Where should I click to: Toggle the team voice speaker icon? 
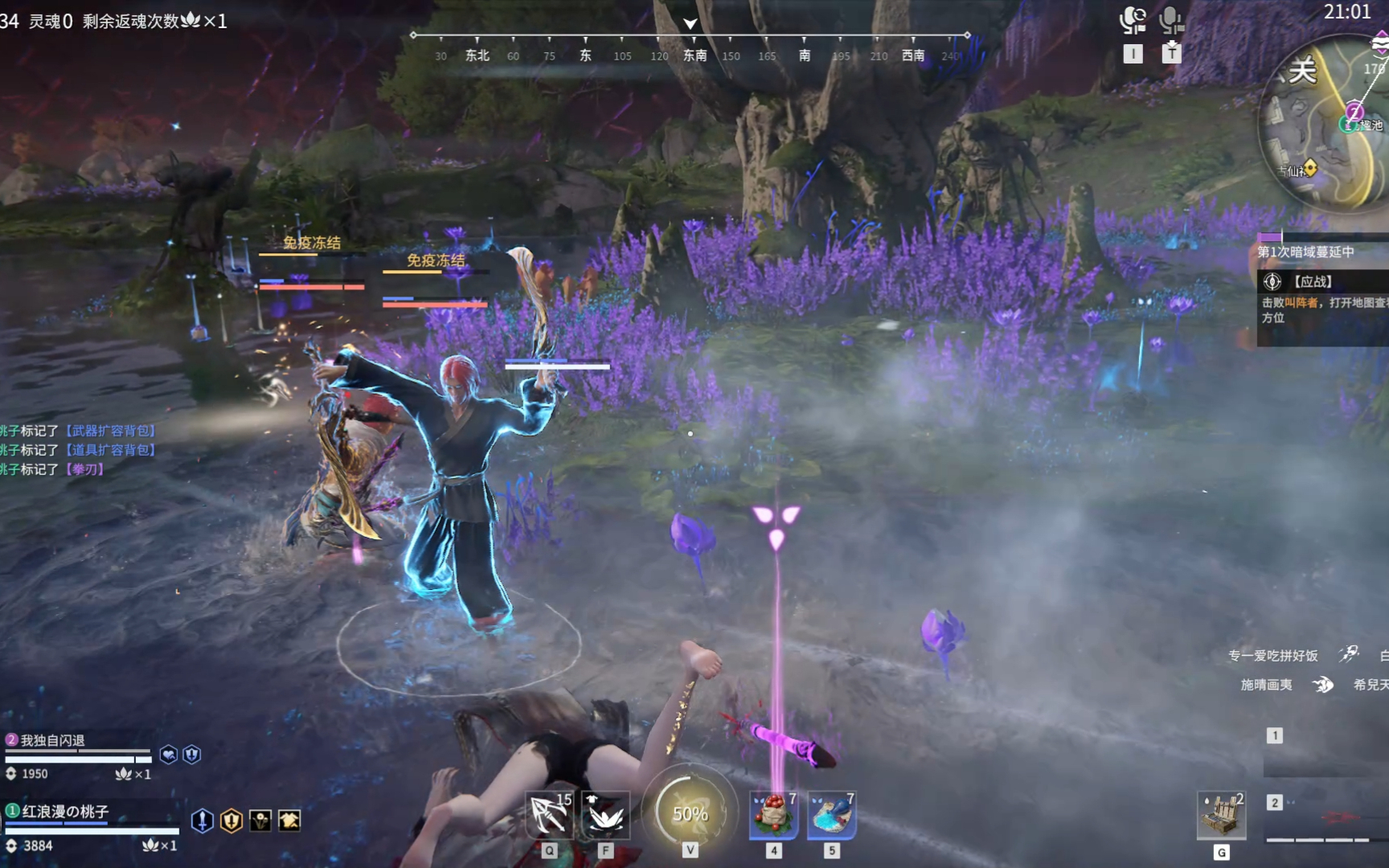[x=1133, y=21]
